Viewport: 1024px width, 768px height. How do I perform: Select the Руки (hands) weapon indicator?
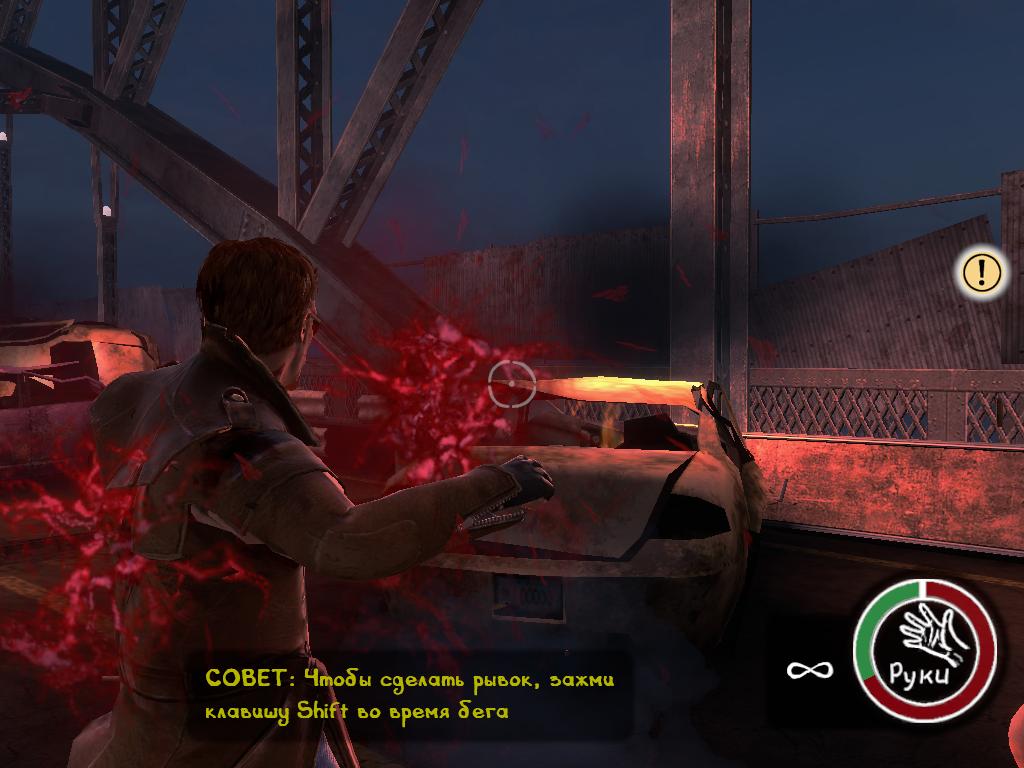click(x=924, y=650)
